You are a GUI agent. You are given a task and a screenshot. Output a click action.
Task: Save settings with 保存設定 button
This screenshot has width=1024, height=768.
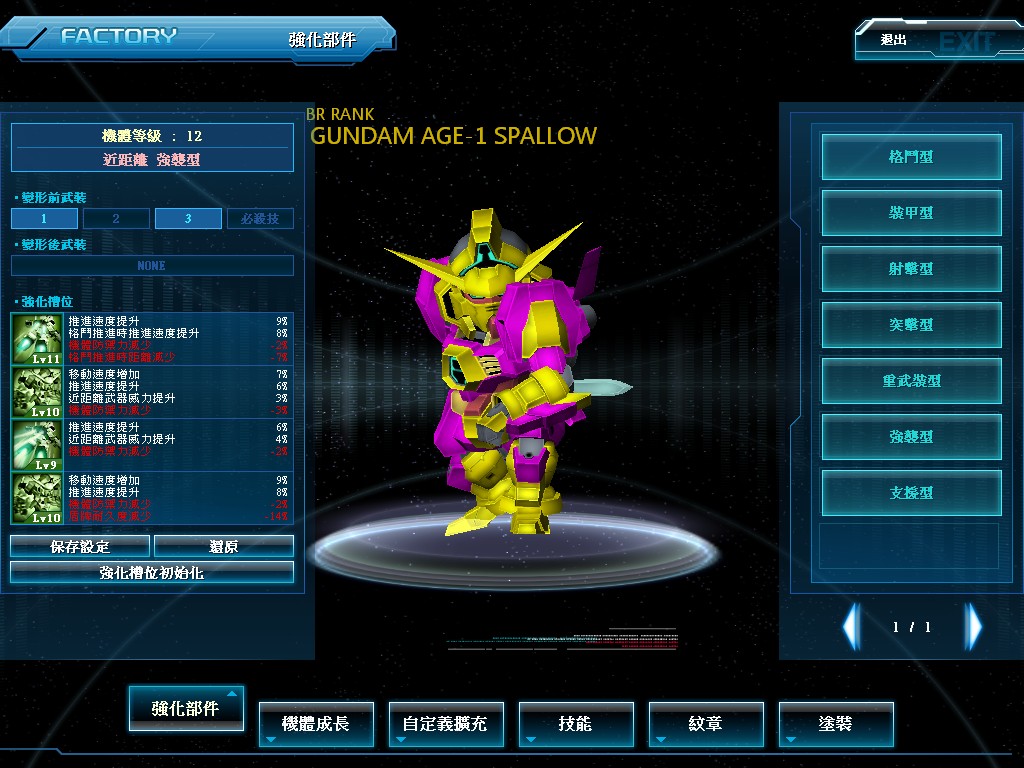(80, 546)
